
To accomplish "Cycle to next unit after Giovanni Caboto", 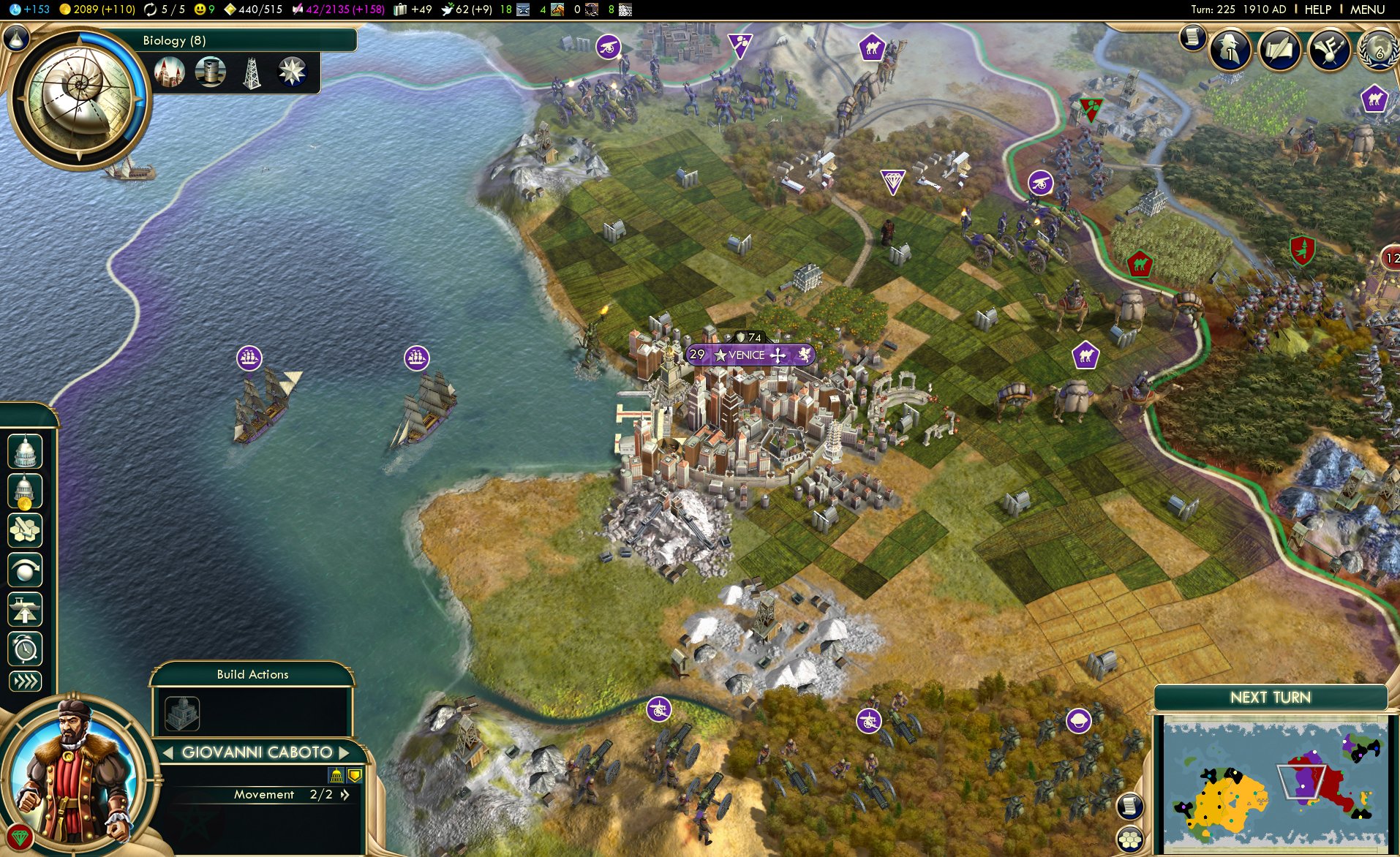I will pyautogui.click(x=344, y=752).
